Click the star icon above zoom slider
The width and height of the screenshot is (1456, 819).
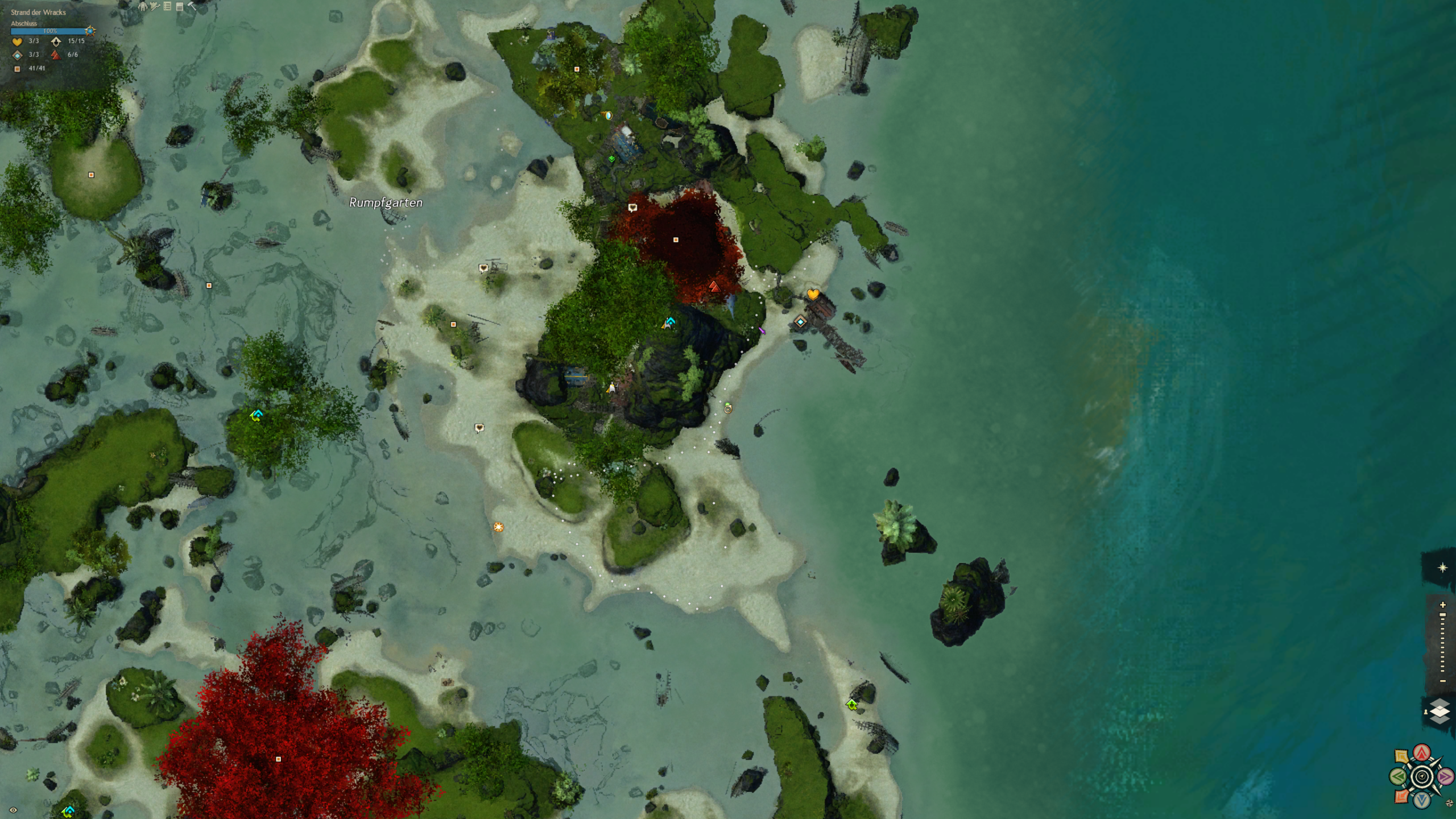[1442, 568]
